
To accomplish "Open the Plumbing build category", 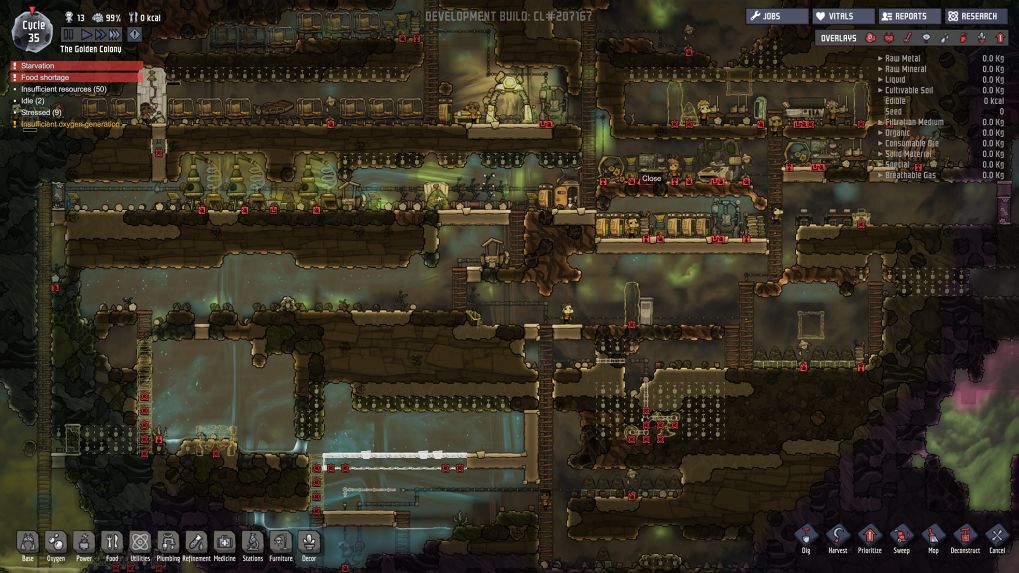I will 168,545.
